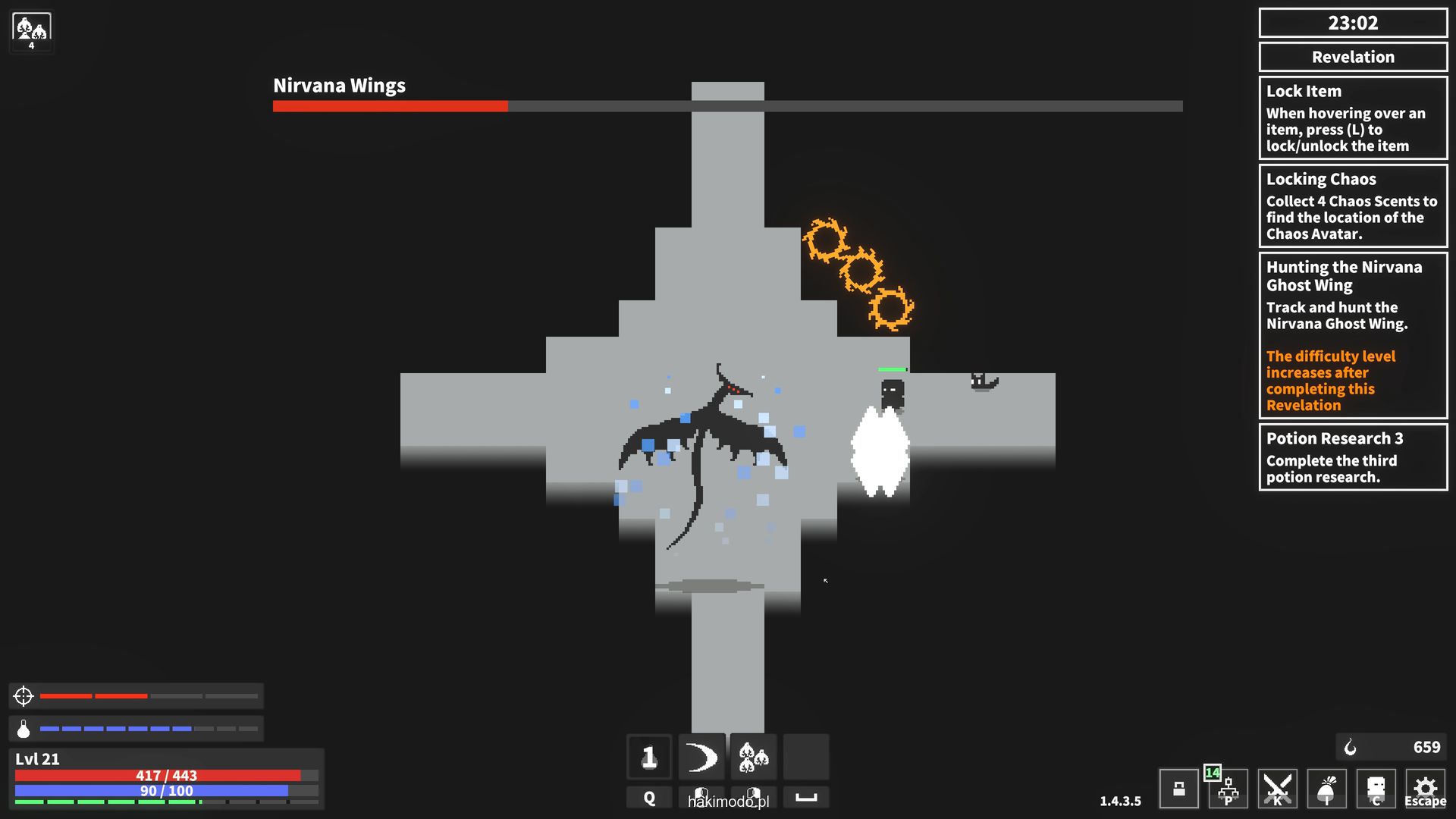The height and width of the screenshot is (819, 1456).
Task: Use the potion in the Q slot
Action: (649, 757)
